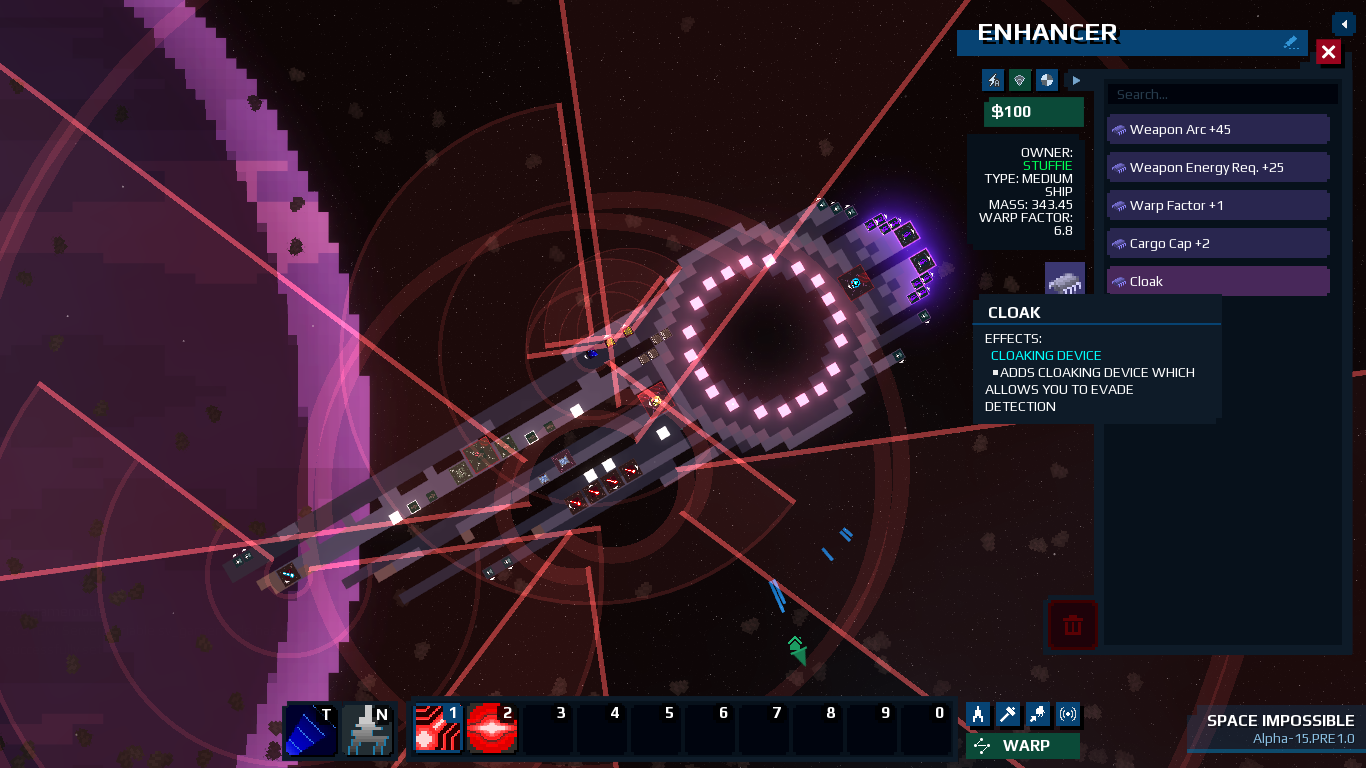This screenshot has height=768, width=1366.
Task: Click the enhancer search field
Action: click(x=1221, y=94)
